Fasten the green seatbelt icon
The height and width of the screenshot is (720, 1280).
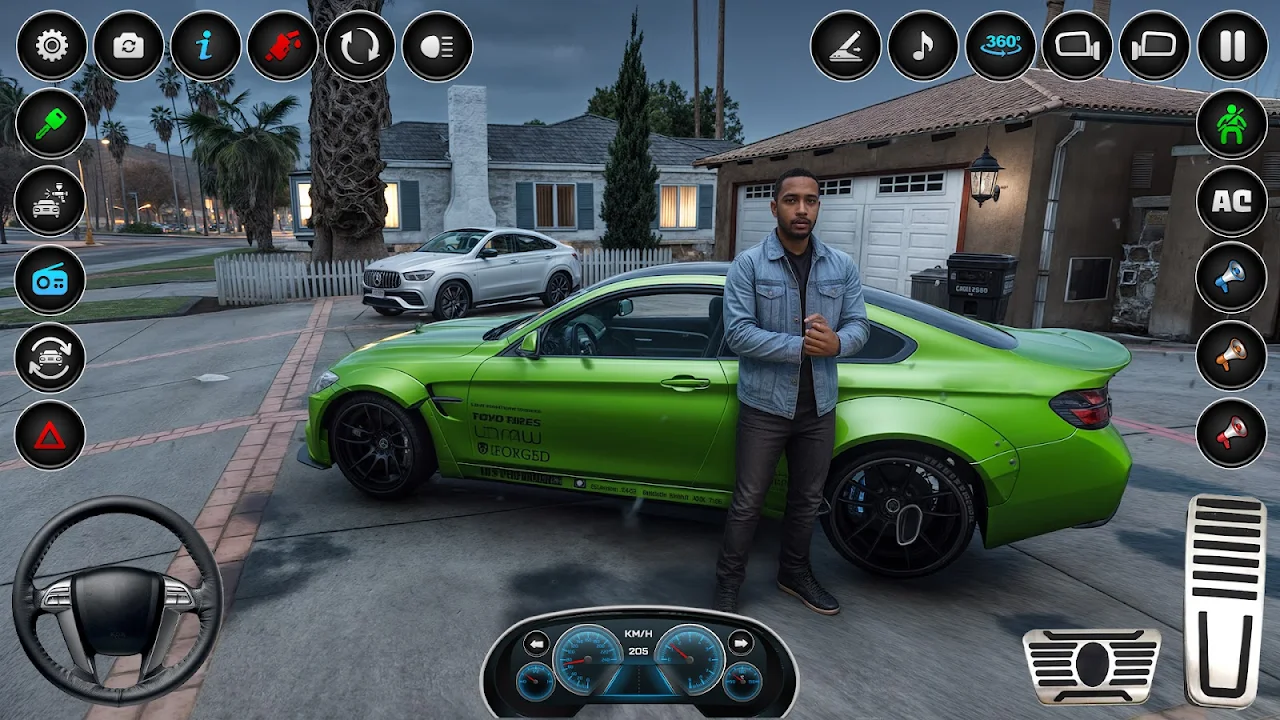1232,124
